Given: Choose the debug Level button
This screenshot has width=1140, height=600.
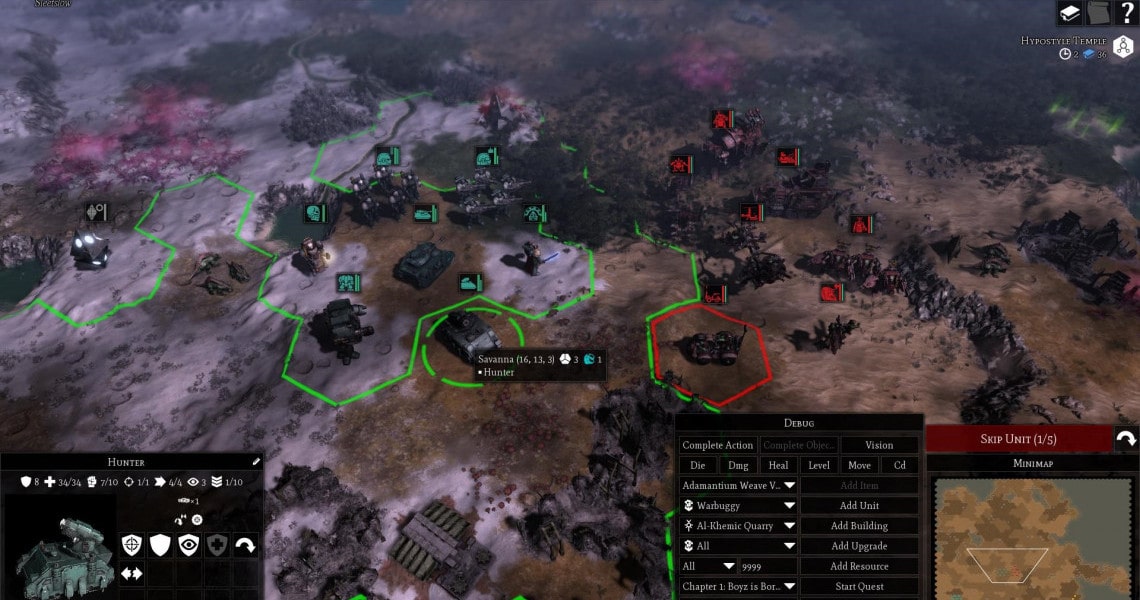Looking at the screenshot, I should (x=818, y=465).
